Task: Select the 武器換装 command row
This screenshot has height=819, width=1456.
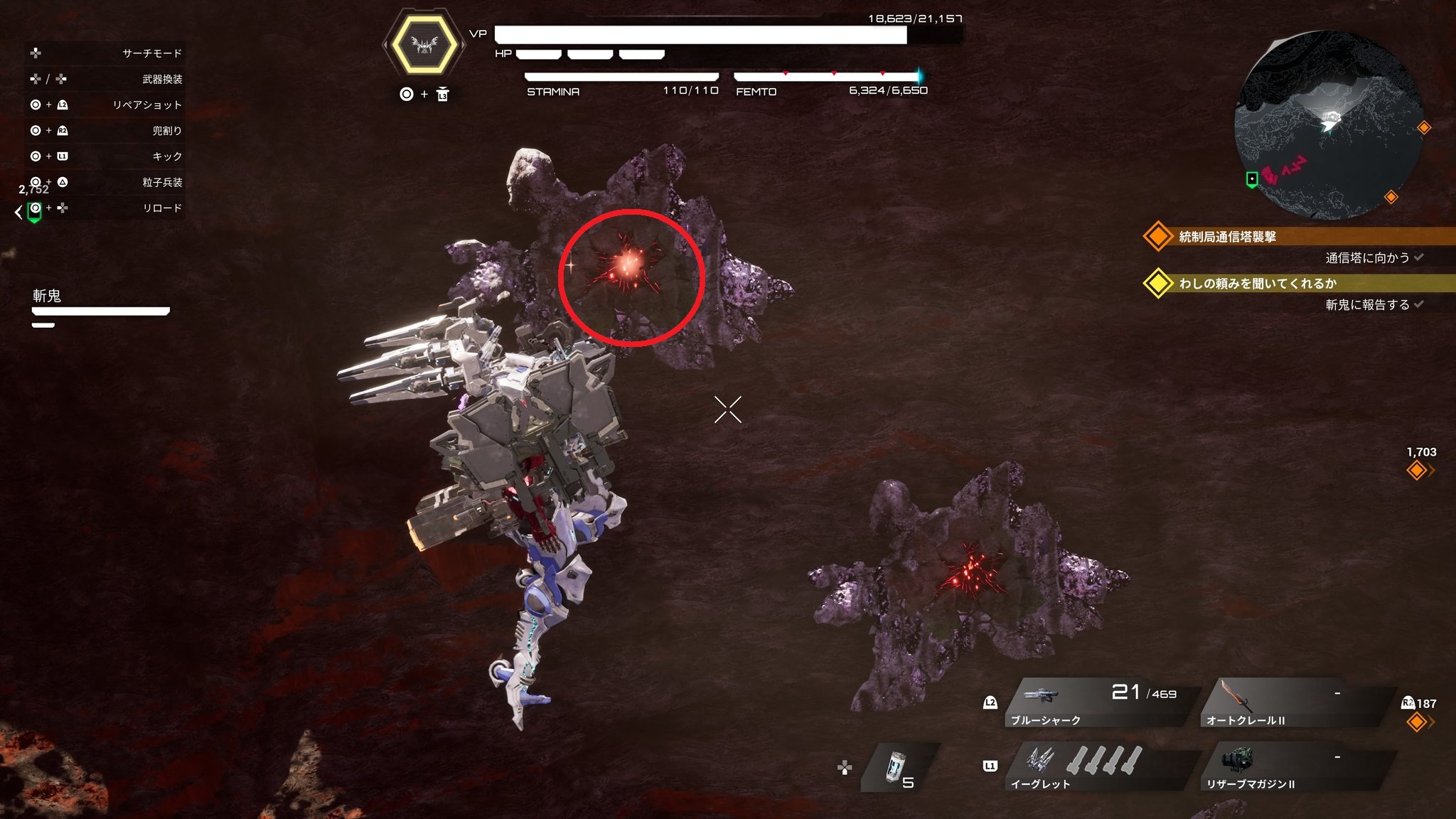Action: click(105, 79)
